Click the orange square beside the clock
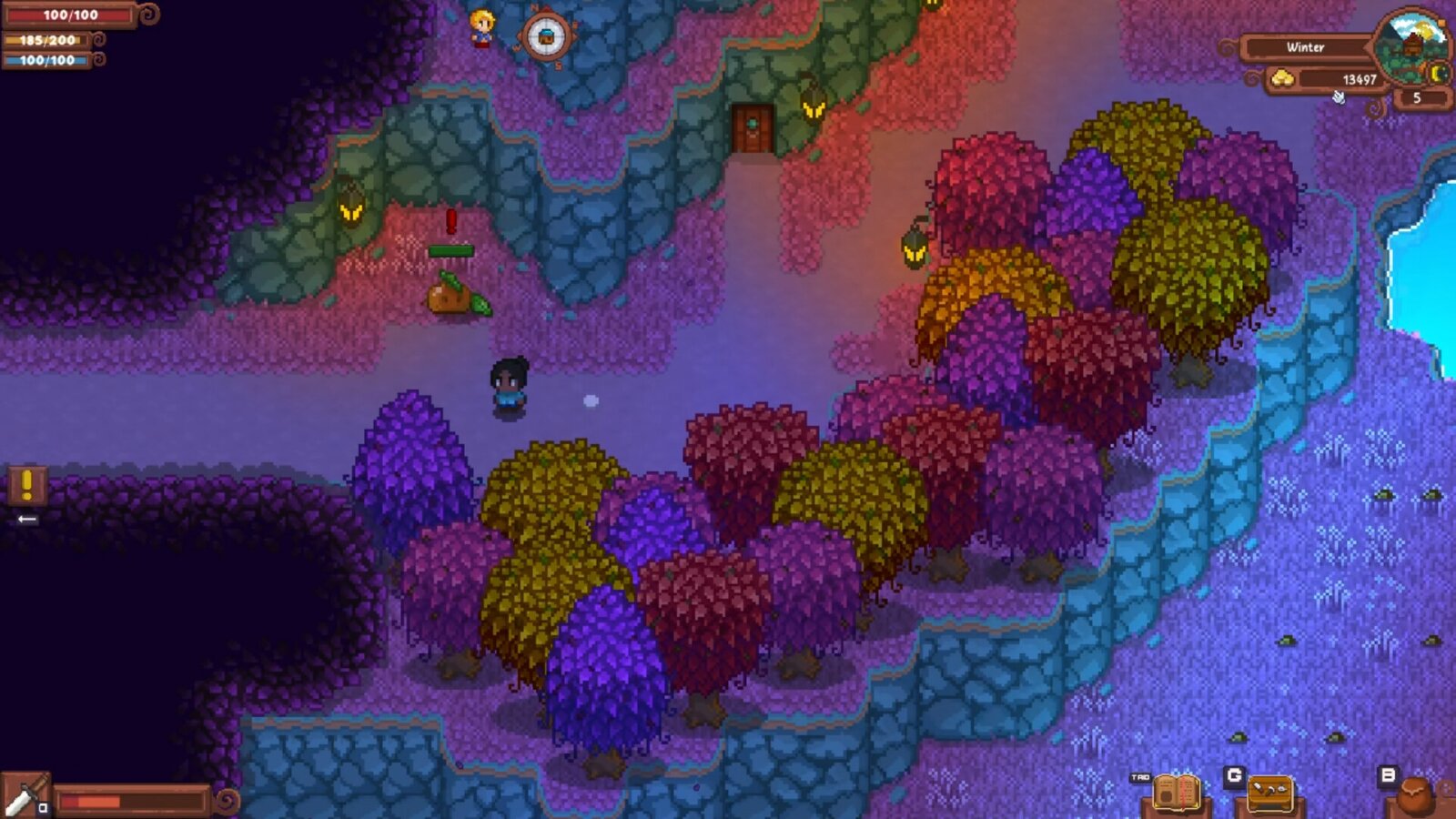The height and width of the screenshot is (819, 1456). 1442,23
